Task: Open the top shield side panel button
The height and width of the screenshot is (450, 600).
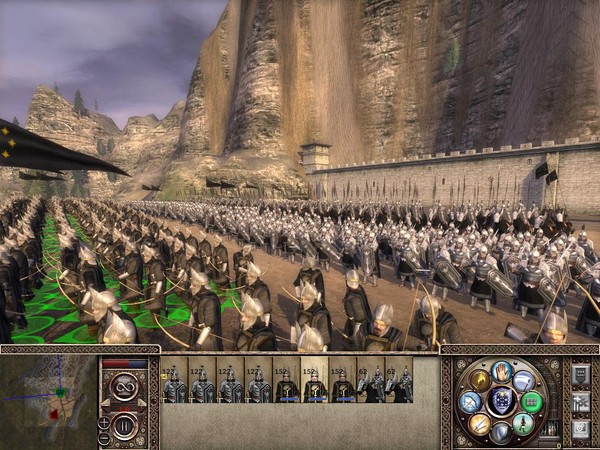Action: [x=580, y=375]
